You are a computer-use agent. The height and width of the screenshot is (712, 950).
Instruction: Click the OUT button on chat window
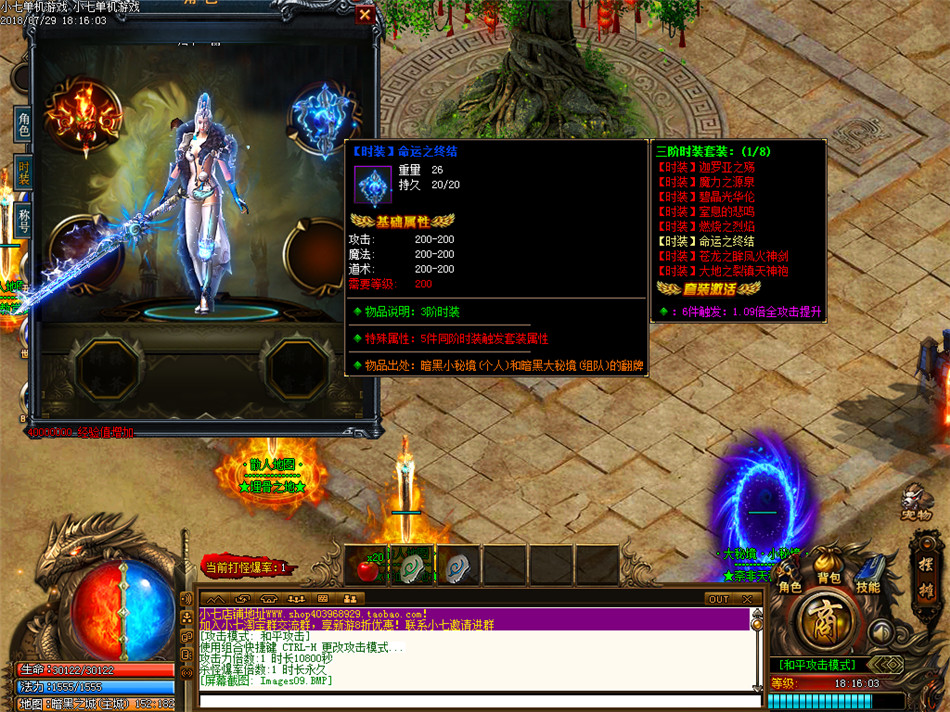click(717, 599)
